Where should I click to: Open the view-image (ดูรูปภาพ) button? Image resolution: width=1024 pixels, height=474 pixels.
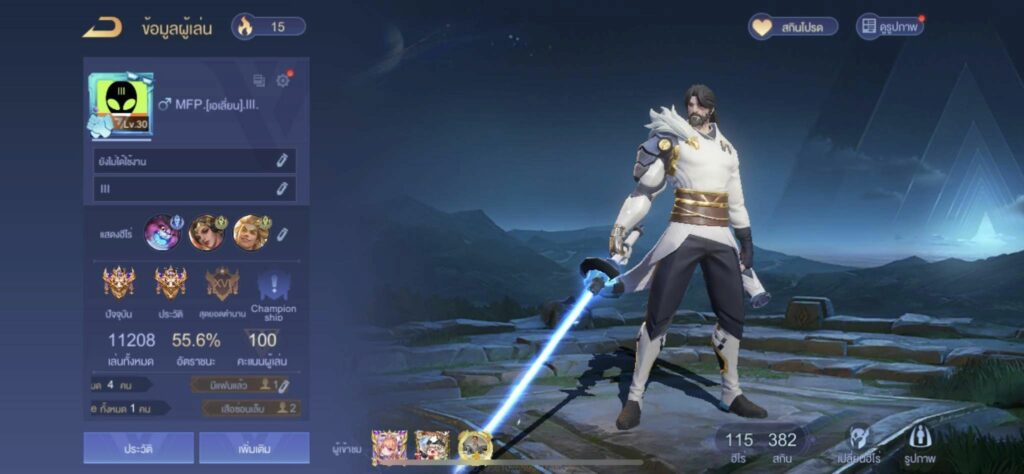click(889, 27)
